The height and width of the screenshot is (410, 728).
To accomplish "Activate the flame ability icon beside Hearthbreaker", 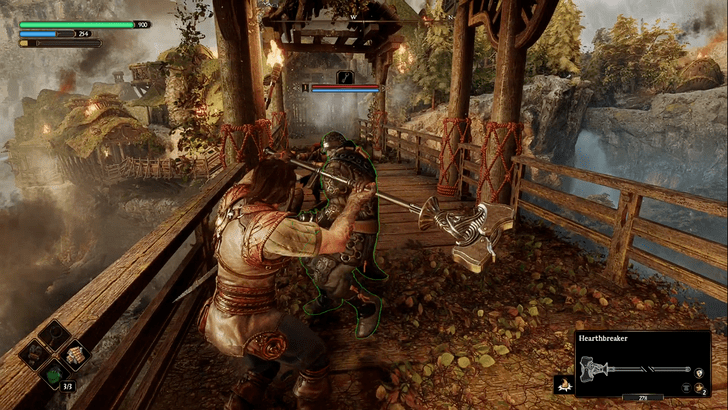I will click(x=563, y=385).
